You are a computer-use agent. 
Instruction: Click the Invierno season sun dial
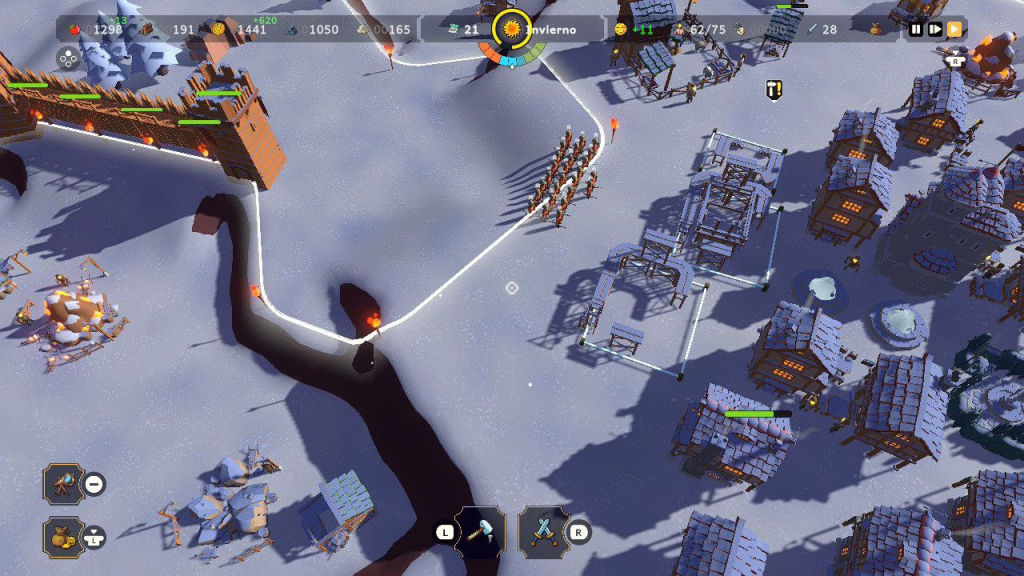(x=512, y=29)
